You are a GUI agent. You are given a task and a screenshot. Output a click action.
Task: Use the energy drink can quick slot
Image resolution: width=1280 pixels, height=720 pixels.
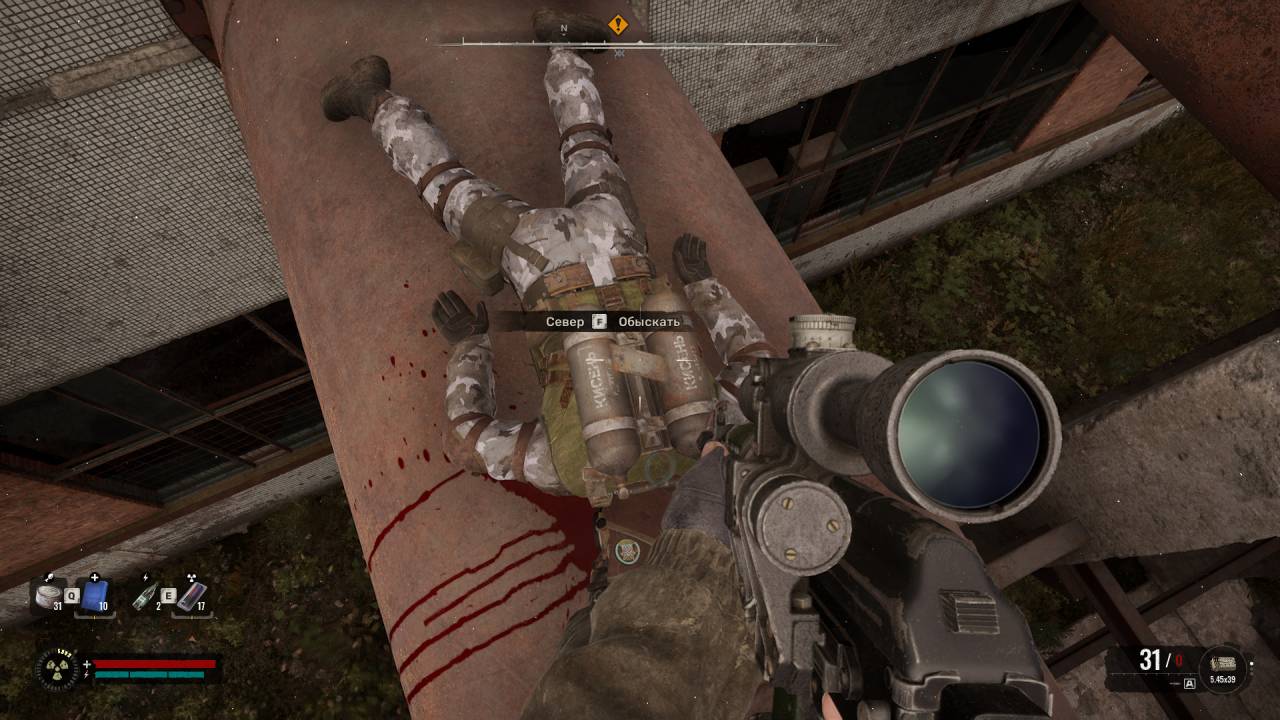(191, 595)
